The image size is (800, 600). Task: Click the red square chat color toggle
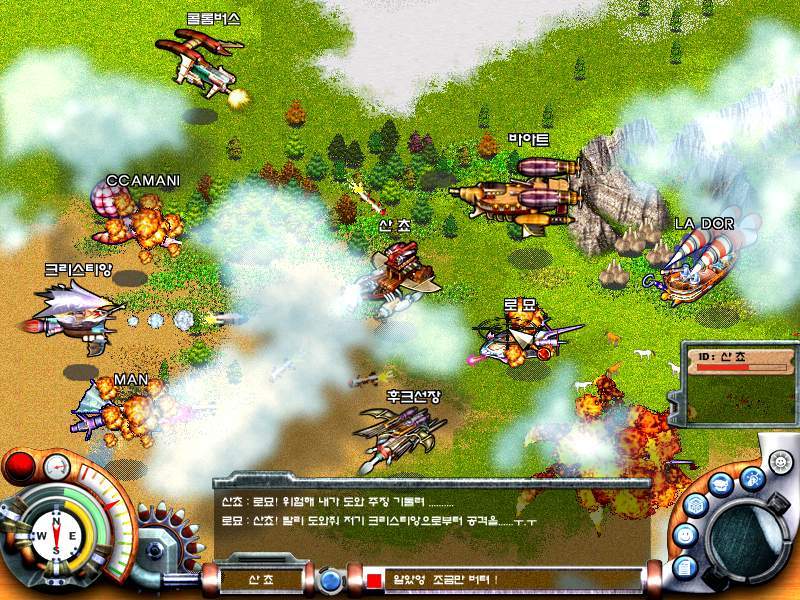click(374, 580)
